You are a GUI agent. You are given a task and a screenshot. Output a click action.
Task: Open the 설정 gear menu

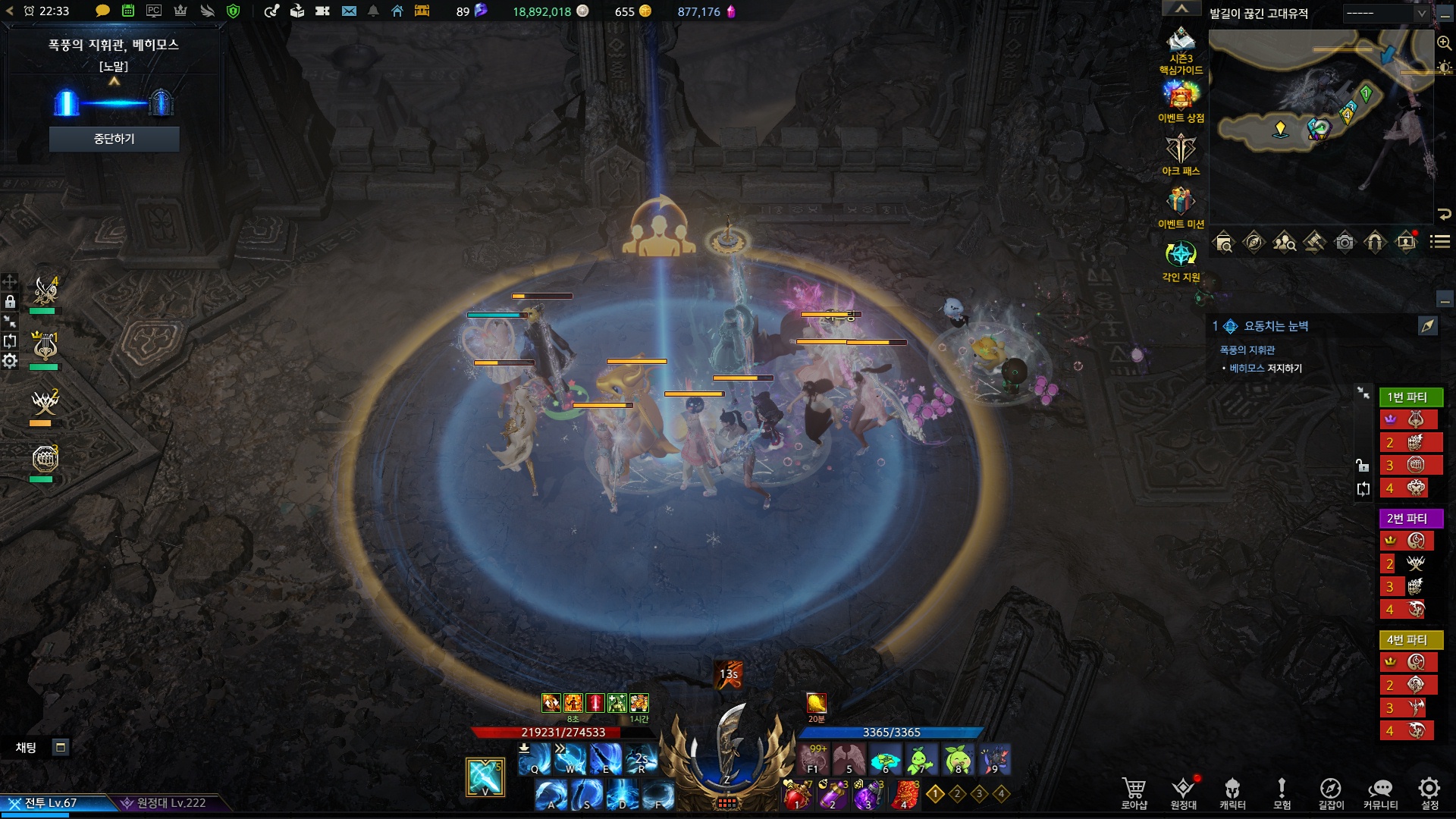(x=1429, y=792)
